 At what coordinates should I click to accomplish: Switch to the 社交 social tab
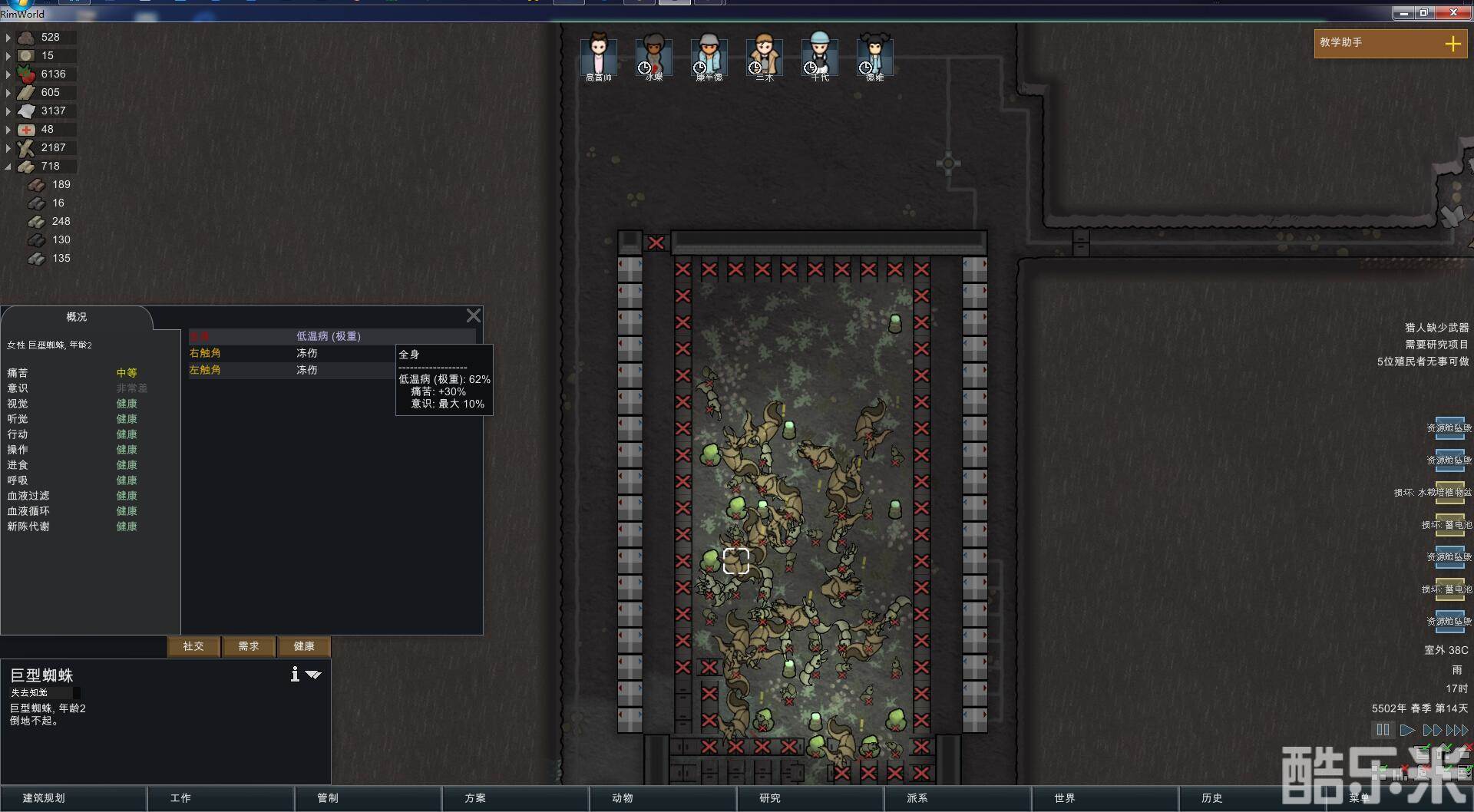[193, 646]
